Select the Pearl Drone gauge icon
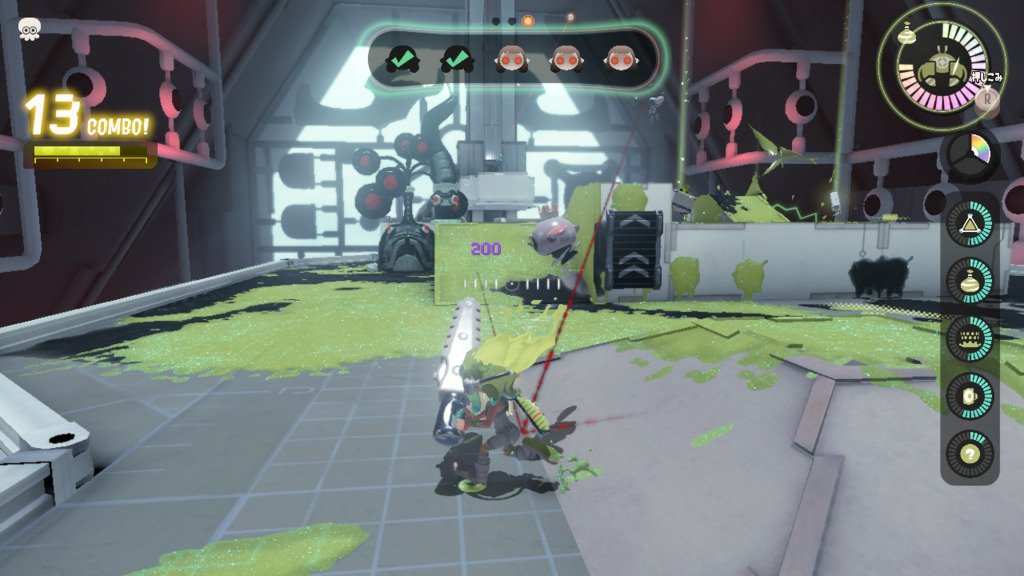1024x576 pixels. click(940, 65)
